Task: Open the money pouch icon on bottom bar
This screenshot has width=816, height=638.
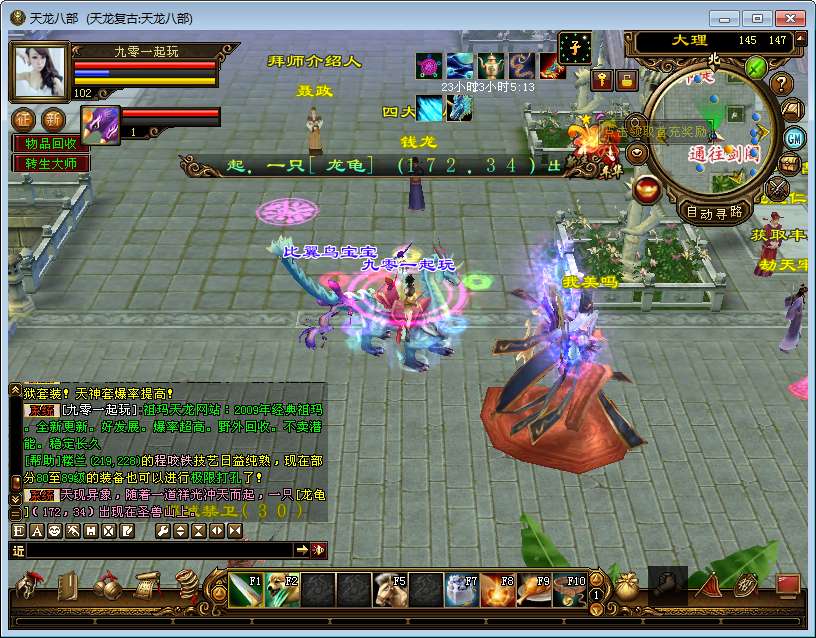Action: click(627, 587)
